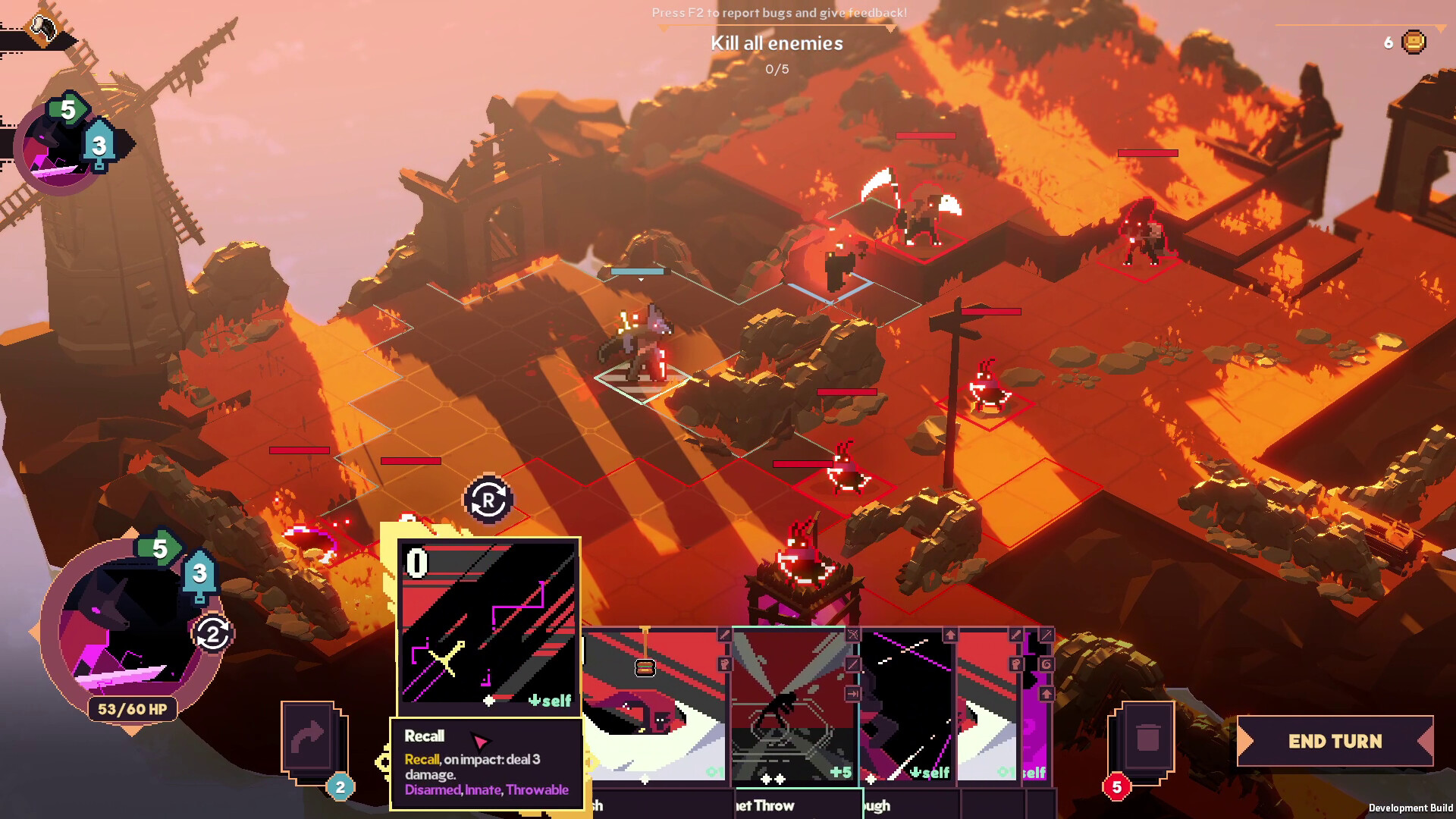The height and width of the screenshot is (819, 1456).
Task: Click the sandwich icon above the leftmost card
Action: (645, 667)
